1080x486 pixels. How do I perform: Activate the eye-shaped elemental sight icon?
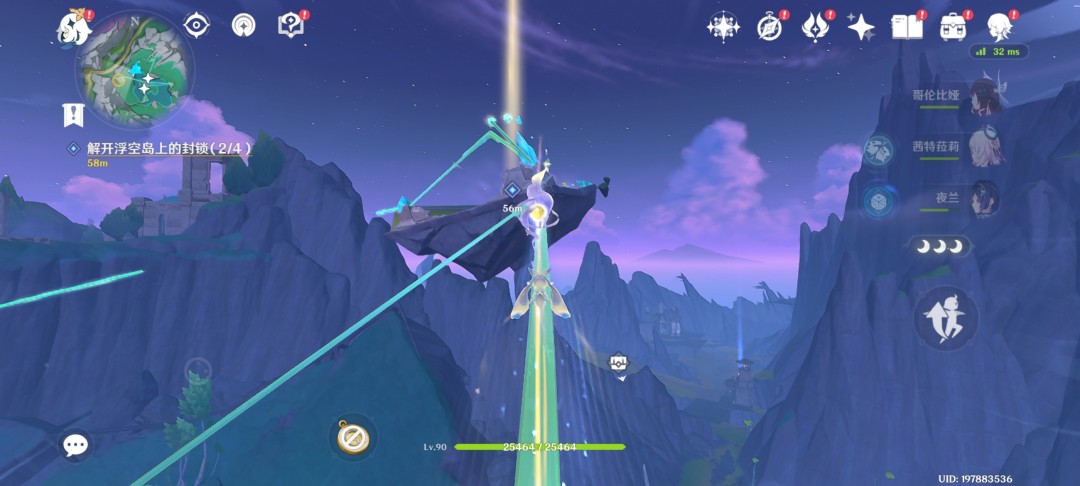coord(197,26)
